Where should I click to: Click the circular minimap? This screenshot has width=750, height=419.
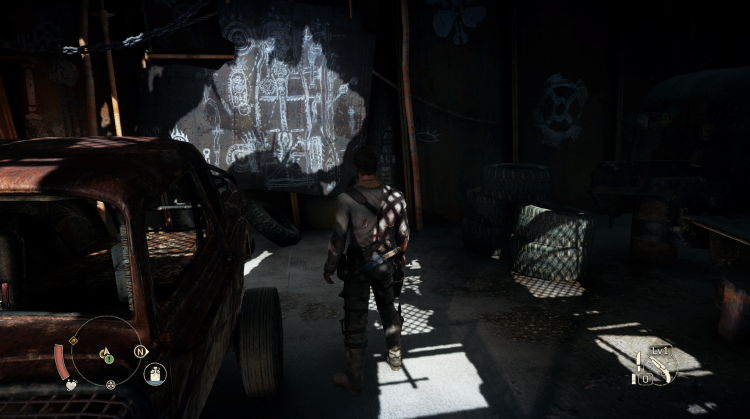(105, 351)
